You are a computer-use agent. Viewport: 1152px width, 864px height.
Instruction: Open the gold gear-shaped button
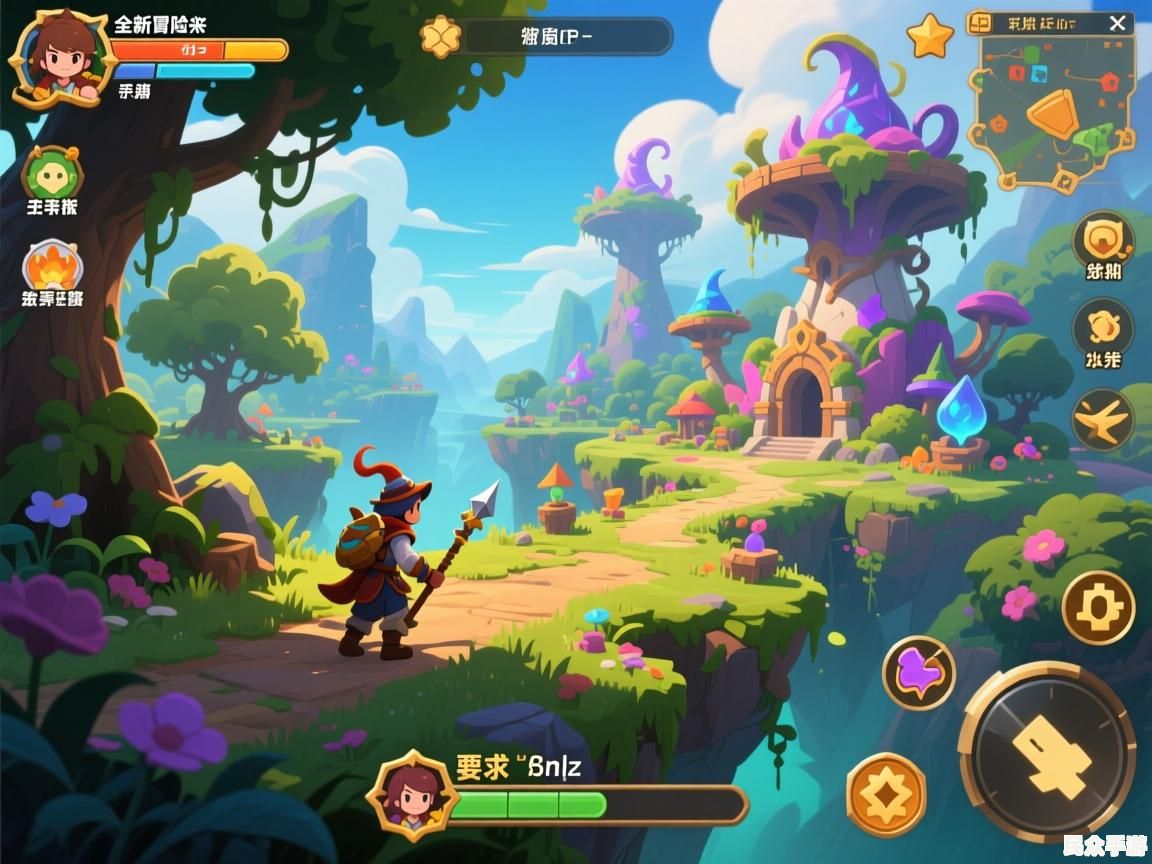(x=1098, y=607)
